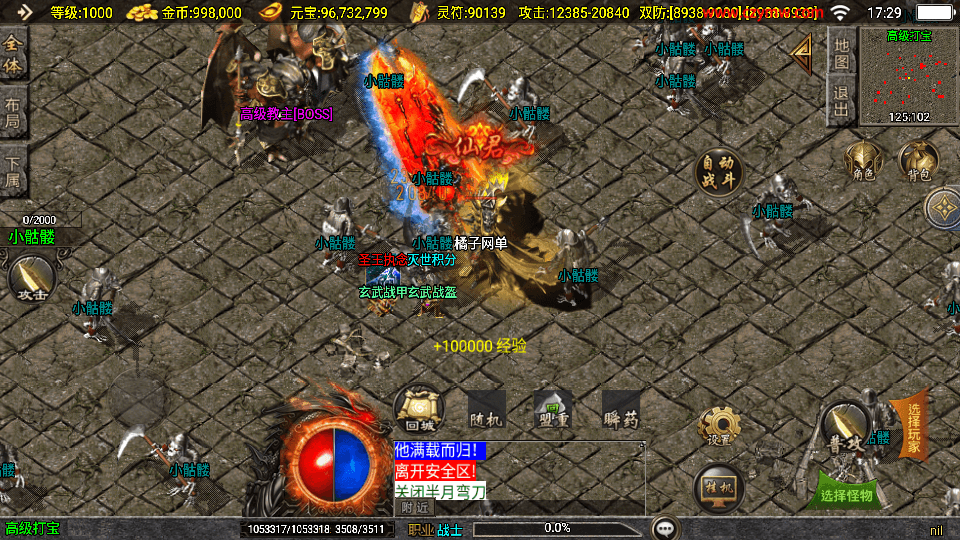960x540 pixels.
Task: Open the 高级打宝 minimap
Action: coord(908,76)
